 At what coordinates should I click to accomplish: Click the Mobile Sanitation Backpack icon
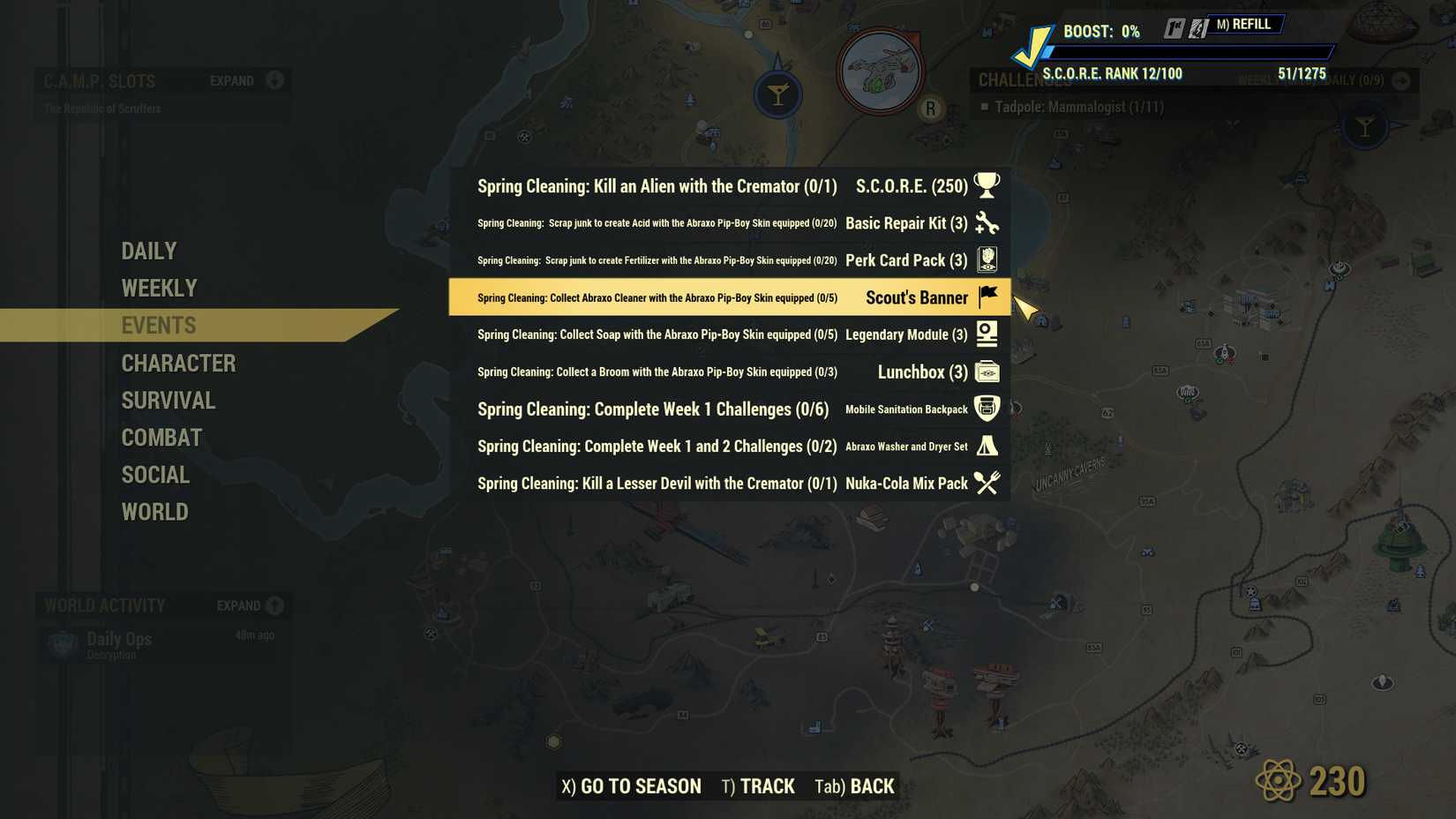986,408
